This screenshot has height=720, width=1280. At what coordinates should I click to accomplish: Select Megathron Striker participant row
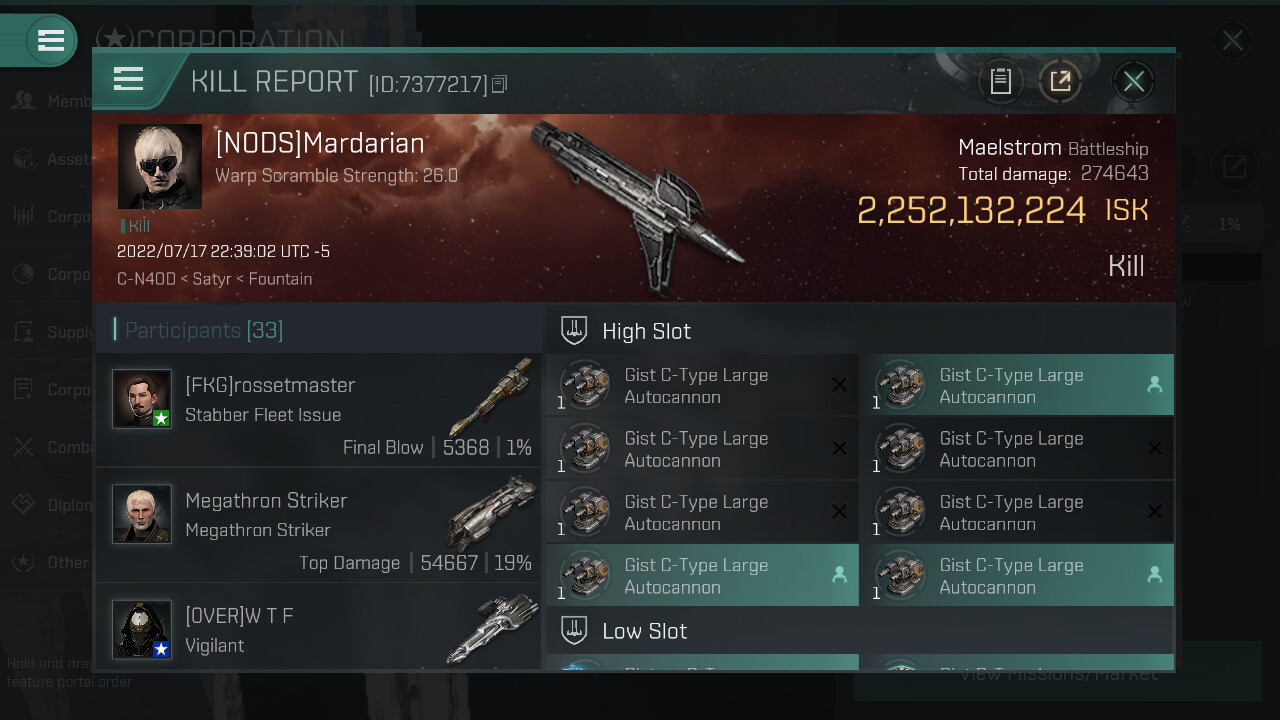pos(318,525)
